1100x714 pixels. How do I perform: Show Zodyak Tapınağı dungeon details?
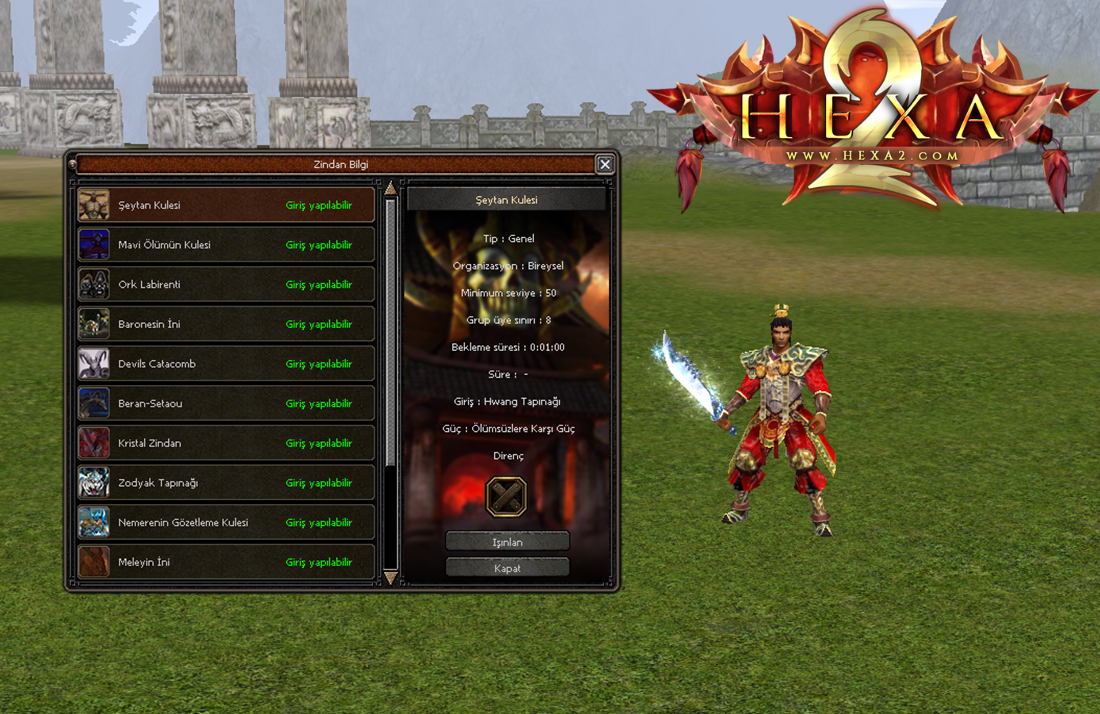click(226, 483)
